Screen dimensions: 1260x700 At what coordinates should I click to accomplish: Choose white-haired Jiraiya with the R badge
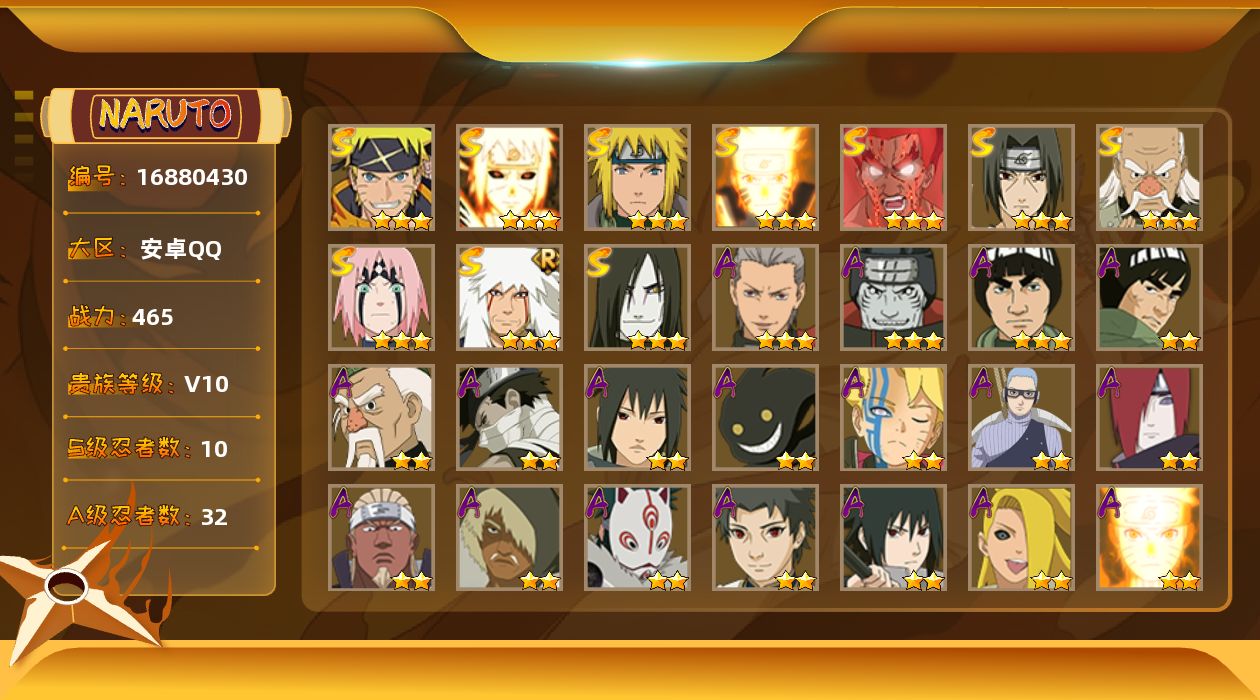[509, 297]
